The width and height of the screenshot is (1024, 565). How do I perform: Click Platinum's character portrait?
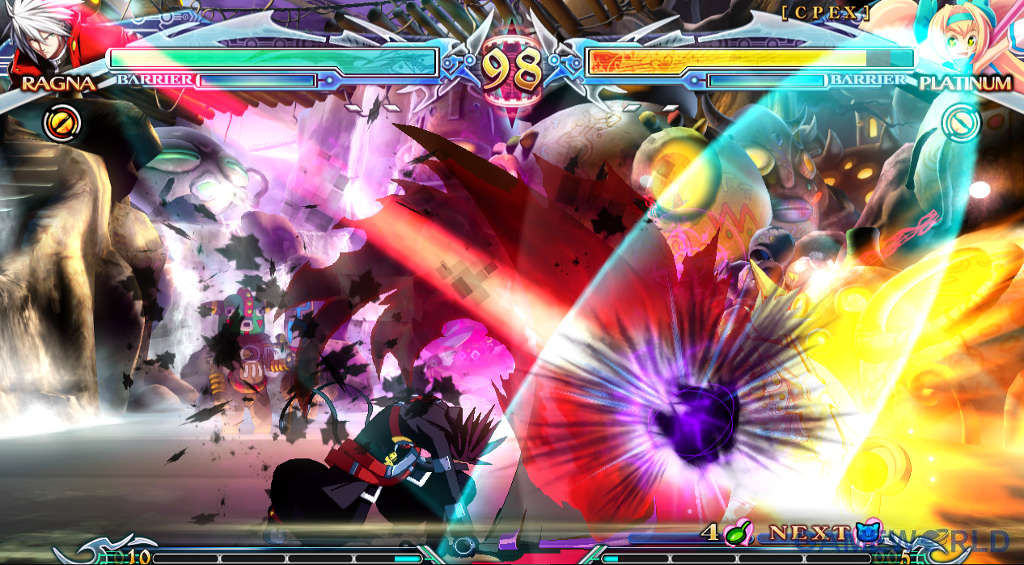tap(963, 37)
